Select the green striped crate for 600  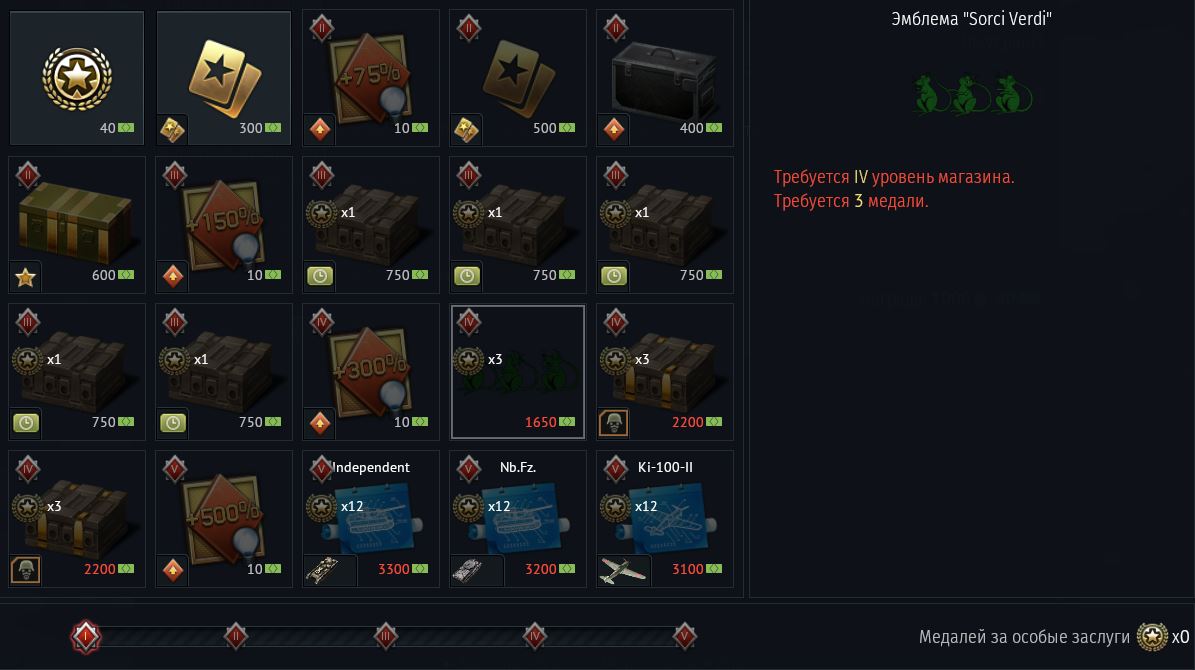pyautogui.click(x=77, y=225)
